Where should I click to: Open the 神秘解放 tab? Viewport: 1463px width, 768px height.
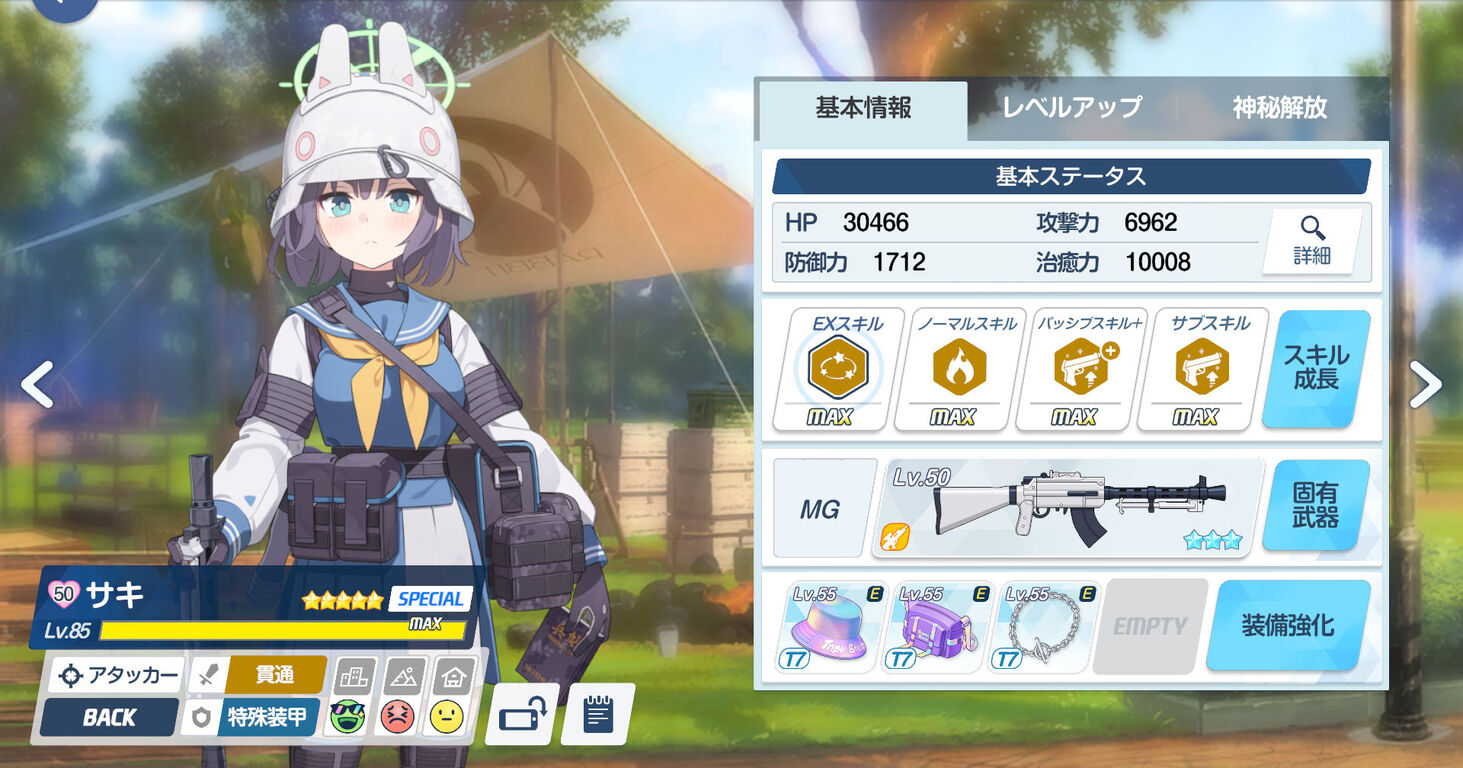point(1279,108)
